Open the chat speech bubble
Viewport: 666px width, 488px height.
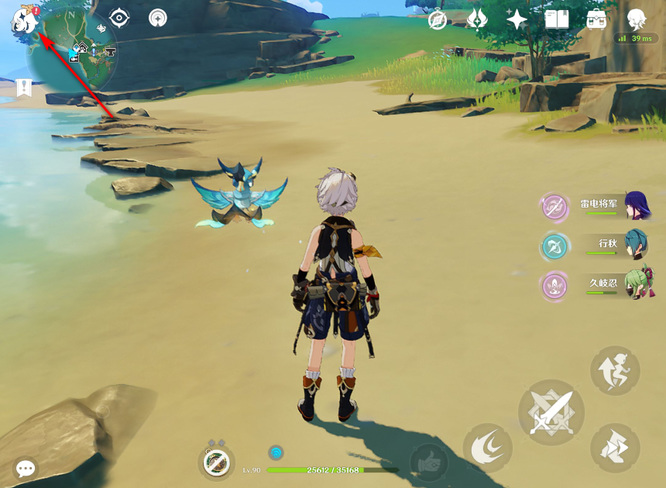(25, 467)
